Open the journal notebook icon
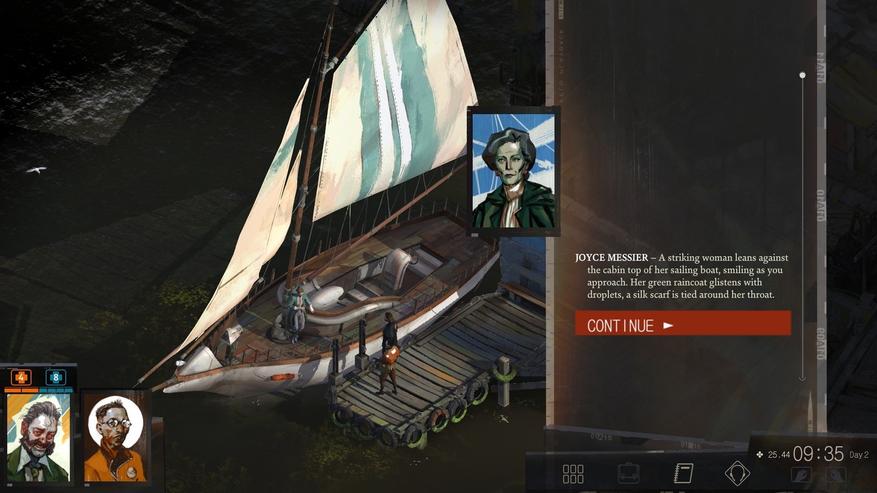Screen dimensions: 877x493 pos(683,473)
